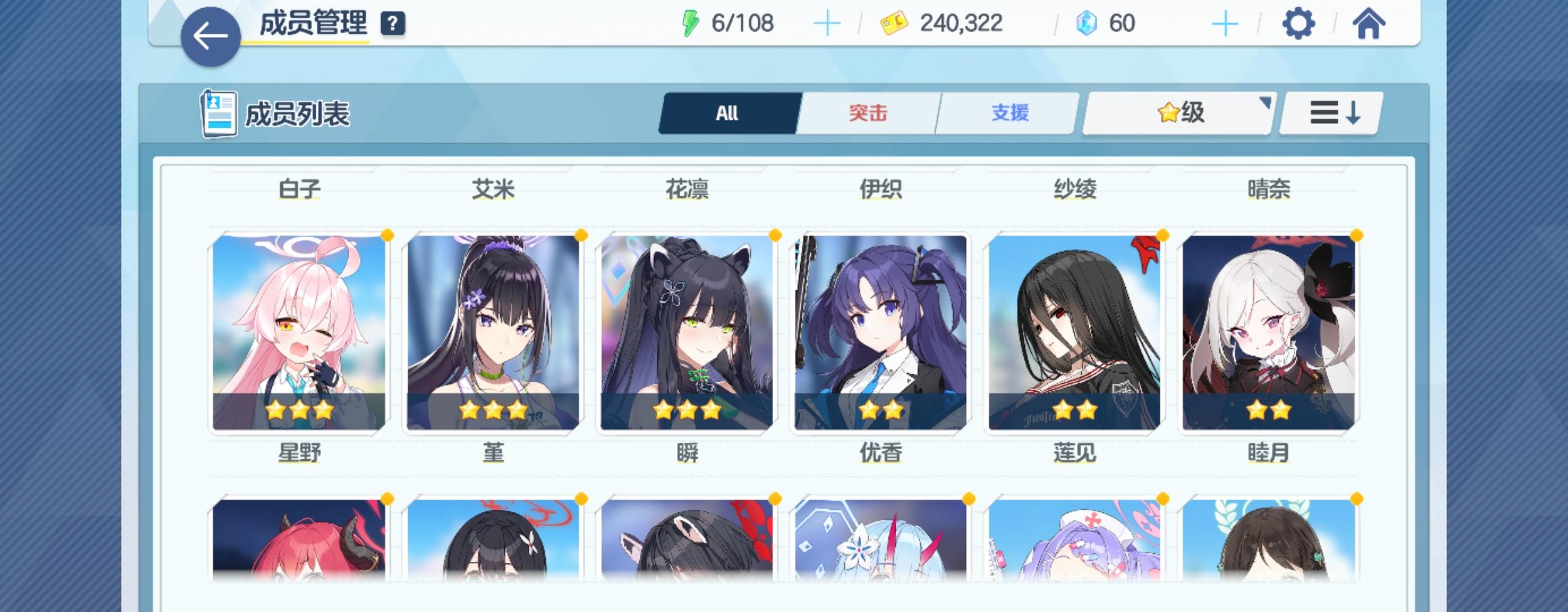The image size is (1568, 612).
Task: Select the All filter tab
Action: click(728, 114)
